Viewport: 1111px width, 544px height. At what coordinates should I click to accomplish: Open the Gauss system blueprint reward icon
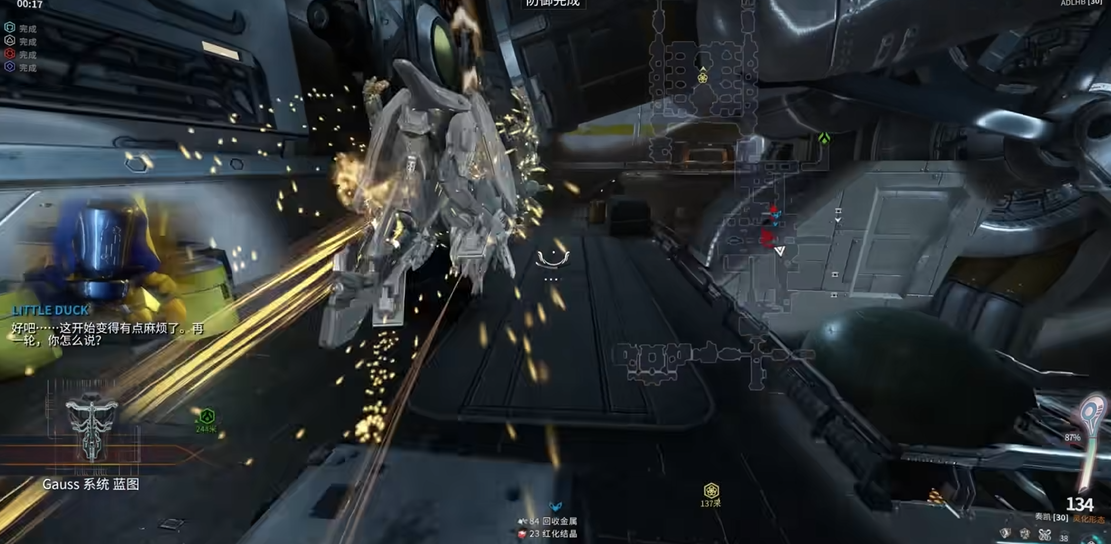coord(91,429)
